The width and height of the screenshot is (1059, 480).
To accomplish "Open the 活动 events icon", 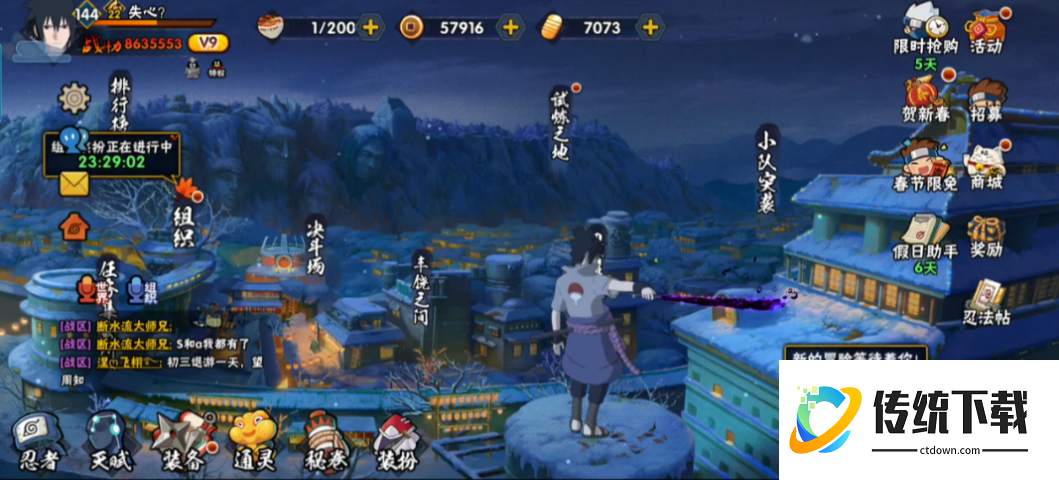I will [987, 28].
